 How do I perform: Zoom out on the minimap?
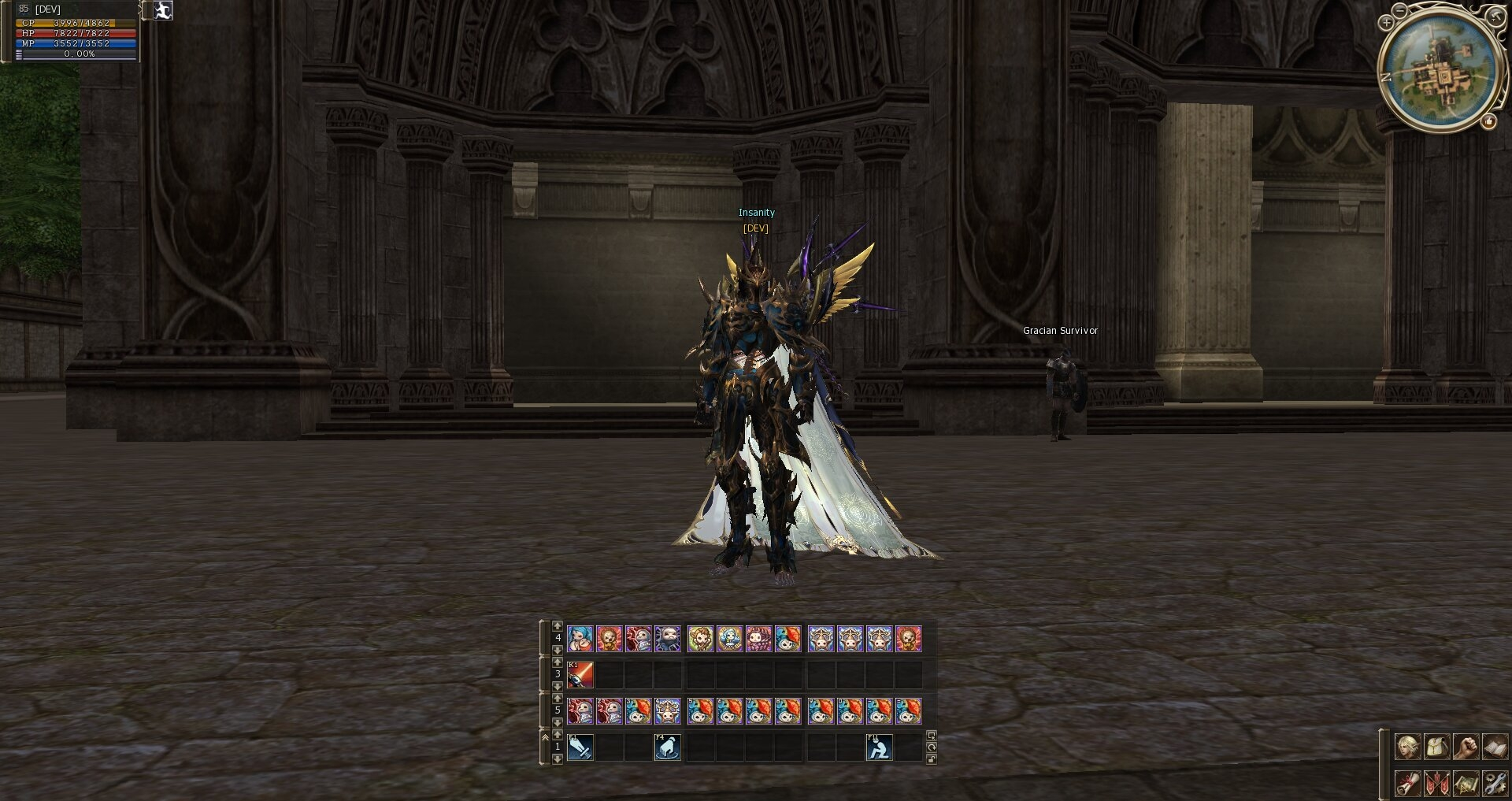(x=1399, y=10)
